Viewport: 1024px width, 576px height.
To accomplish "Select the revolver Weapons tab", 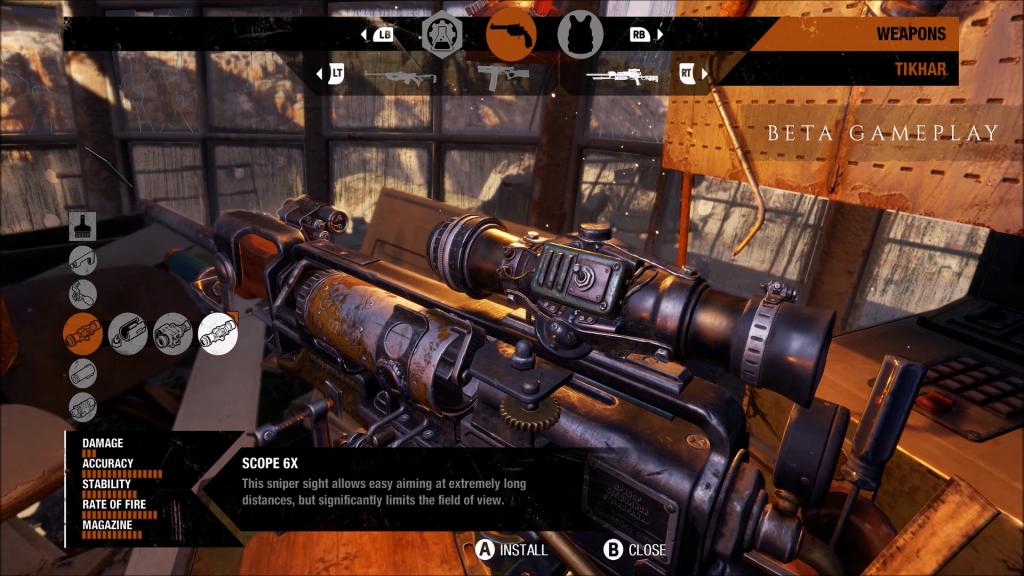I will 510,34.
